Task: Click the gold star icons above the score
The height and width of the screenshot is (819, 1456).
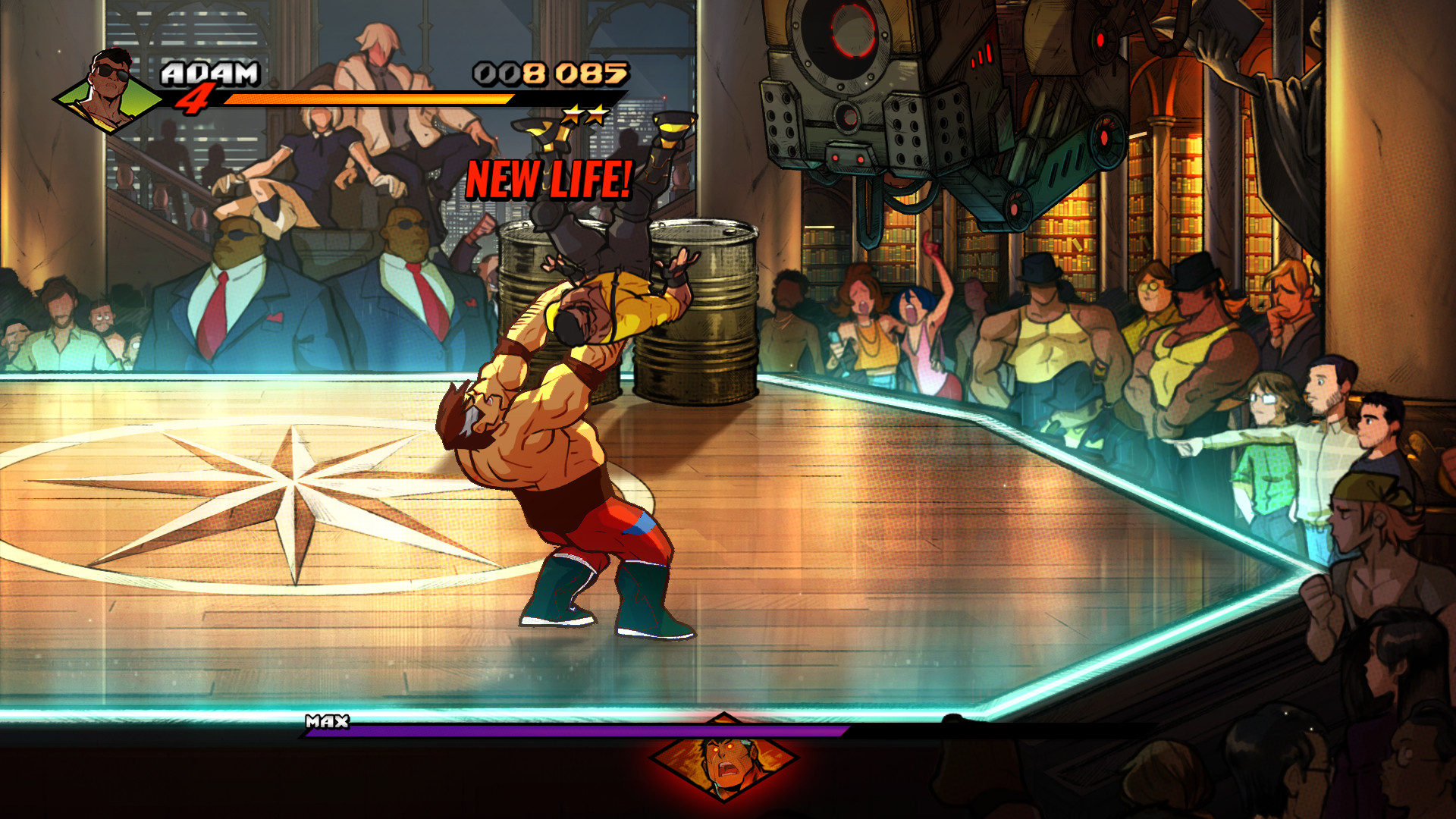Action: (x=584, y=115)
